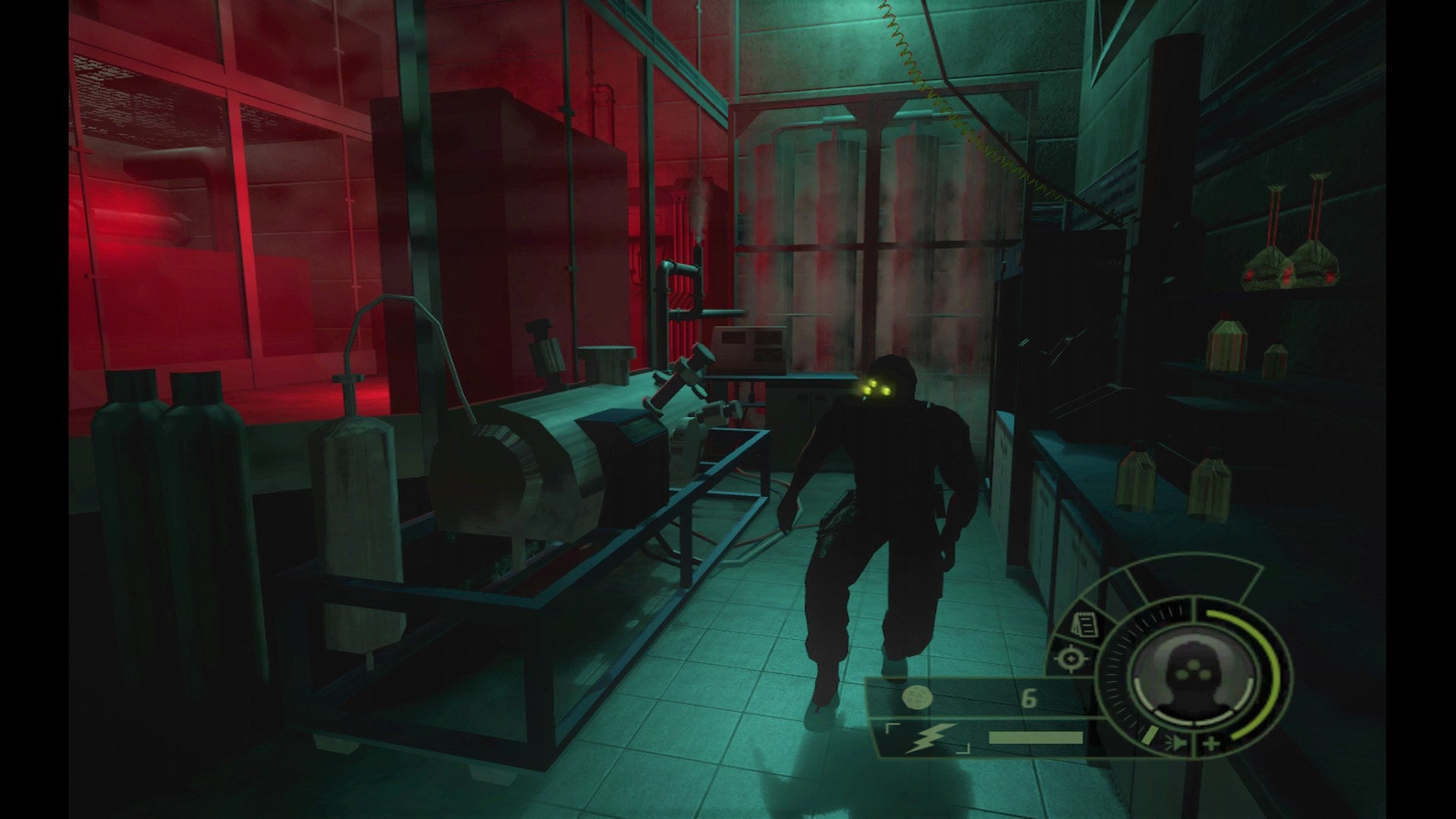Viewport: 1456px width, 819px height.
Task: Click the globe OPSAT icon
Action: pyautogui.click(x=918, y=698)
